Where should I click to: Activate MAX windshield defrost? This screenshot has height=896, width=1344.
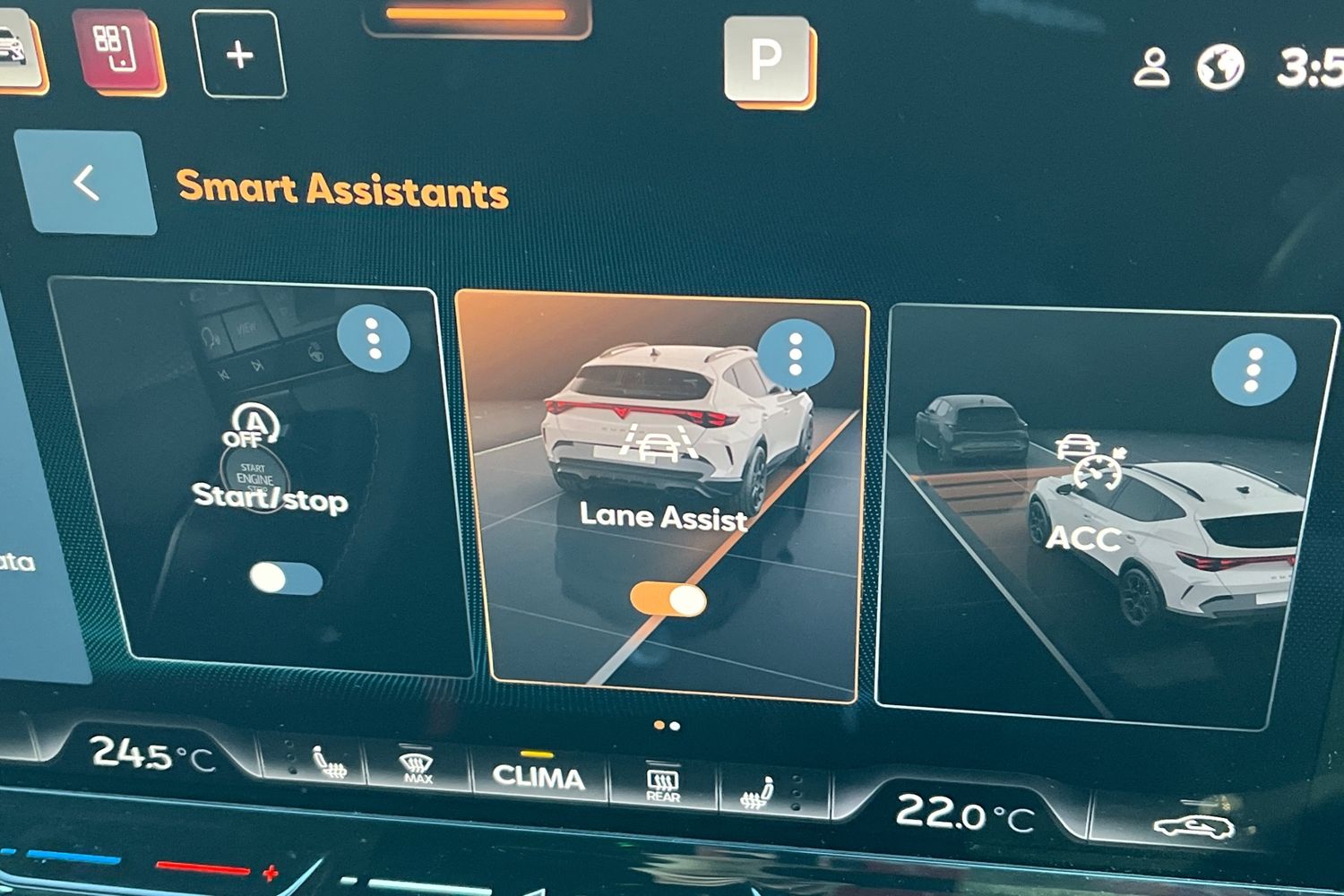417,768
